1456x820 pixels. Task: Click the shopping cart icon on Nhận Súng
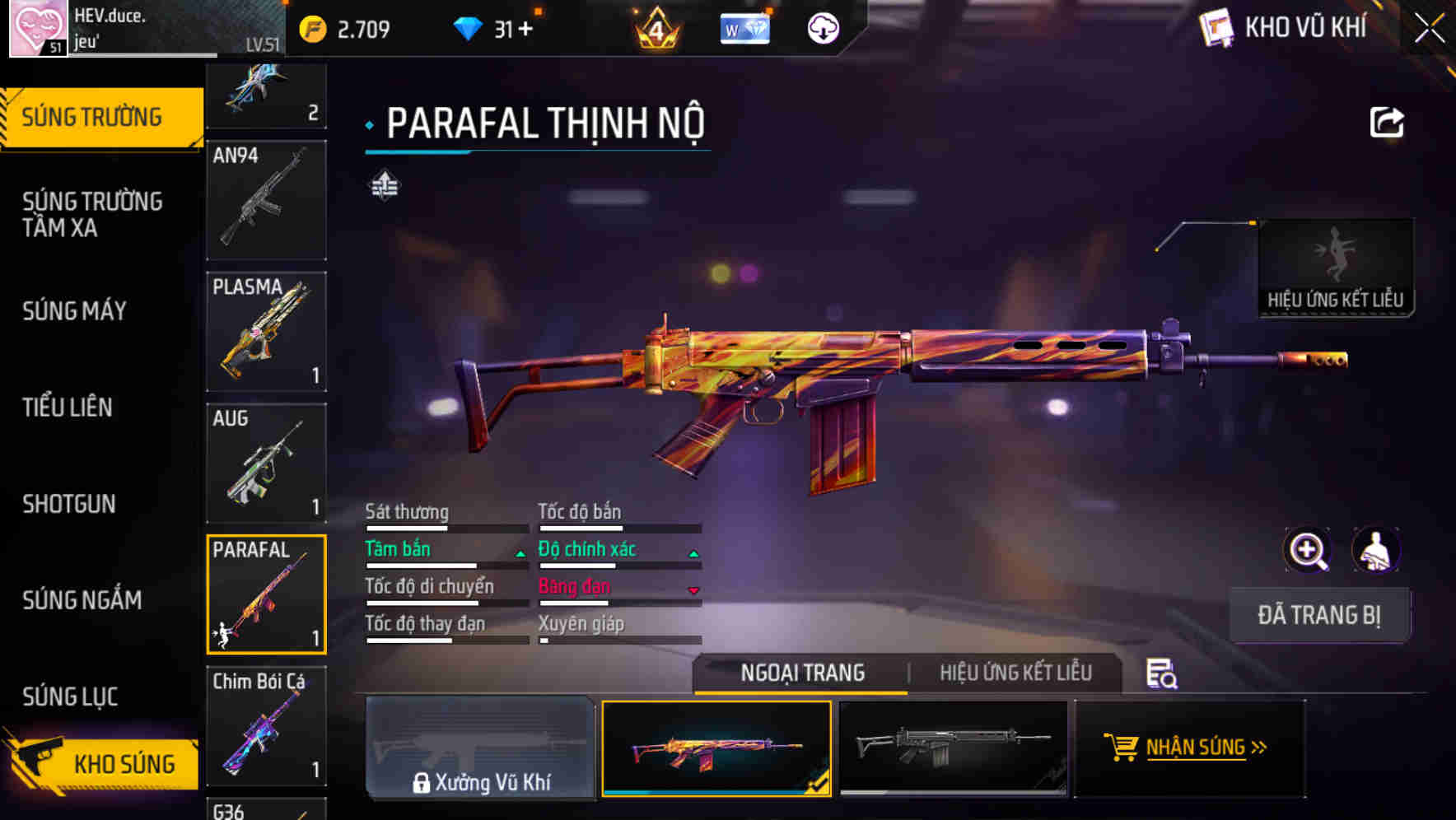point(1120,748)
